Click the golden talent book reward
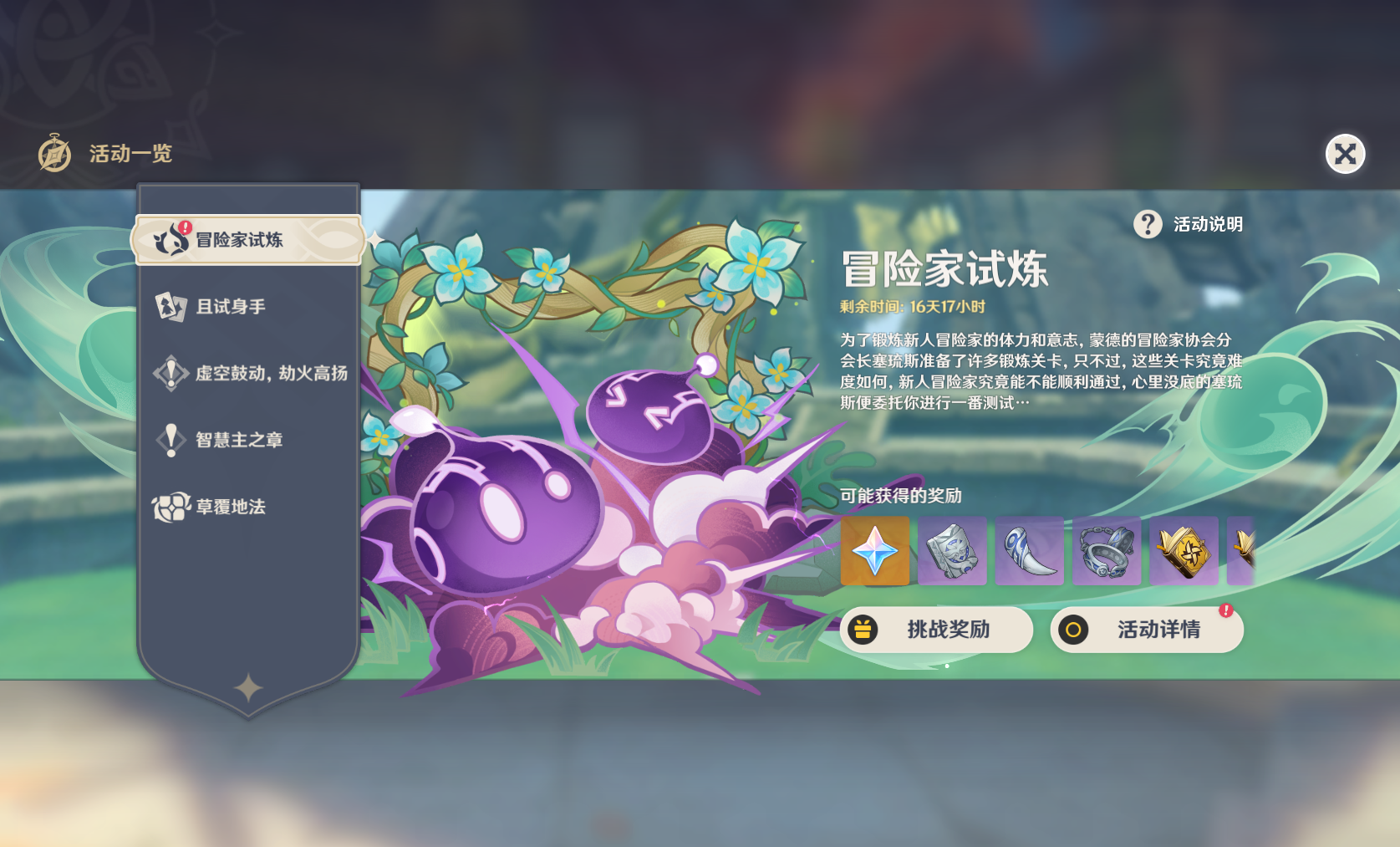This screenshot has height=847, width=1400. [x=1183, y=551]
